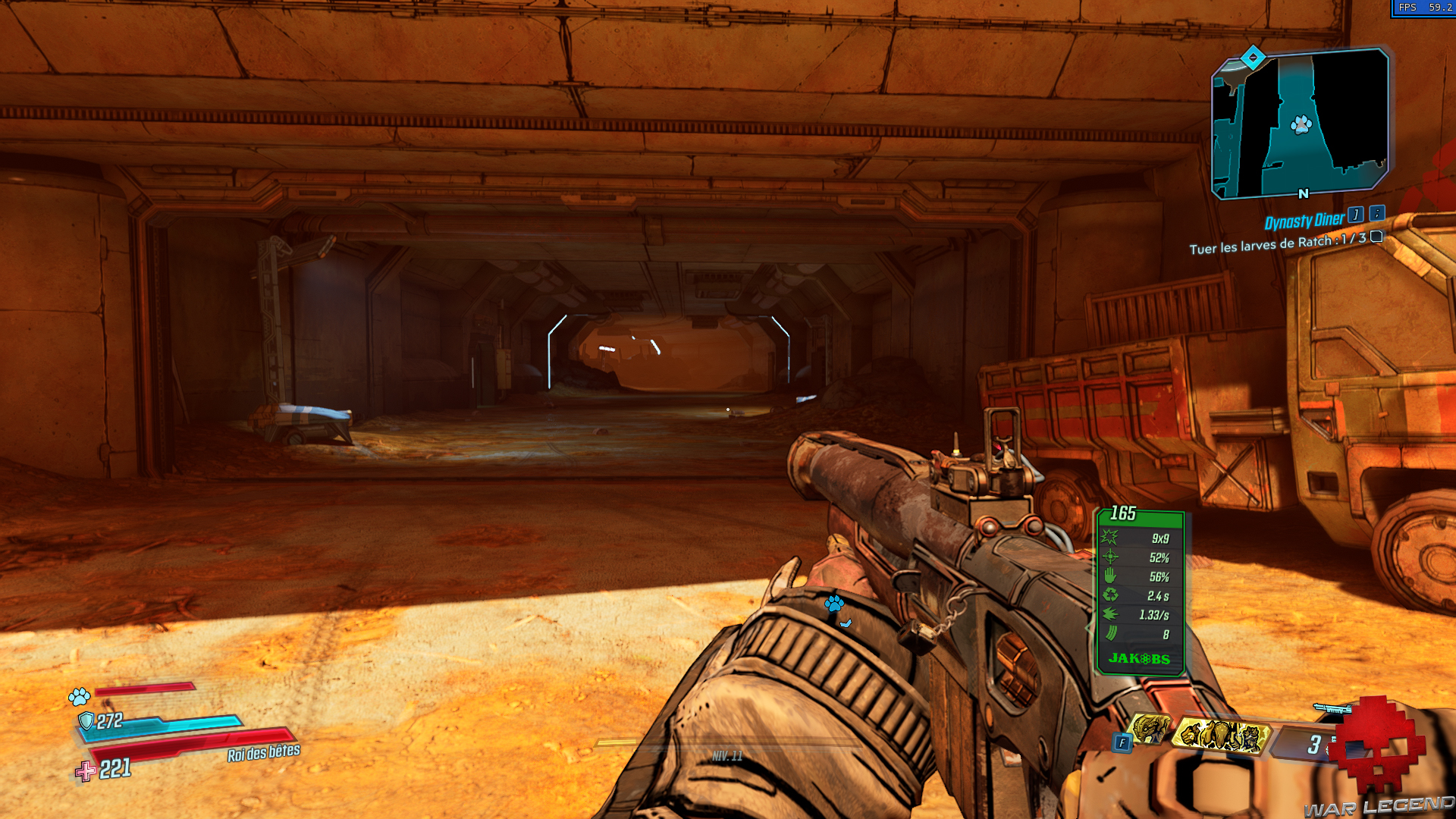1456x819 pixels.
Task: Expand the minimap via the N compass indicator
Action: (1302, 195)
